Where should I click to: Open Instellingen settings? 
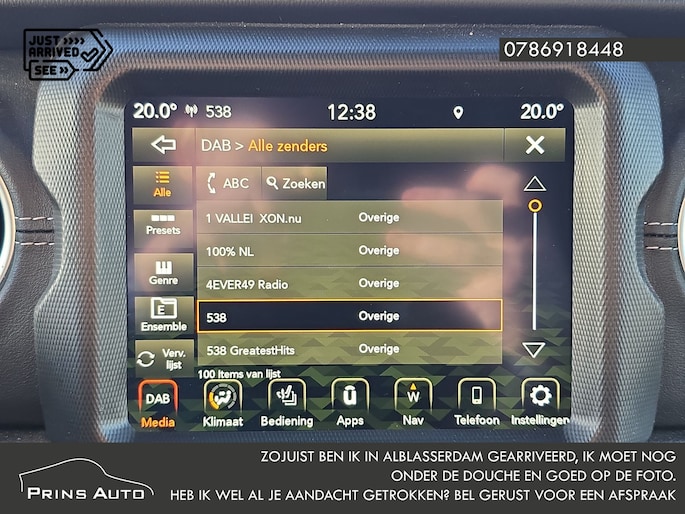[540, 403]
